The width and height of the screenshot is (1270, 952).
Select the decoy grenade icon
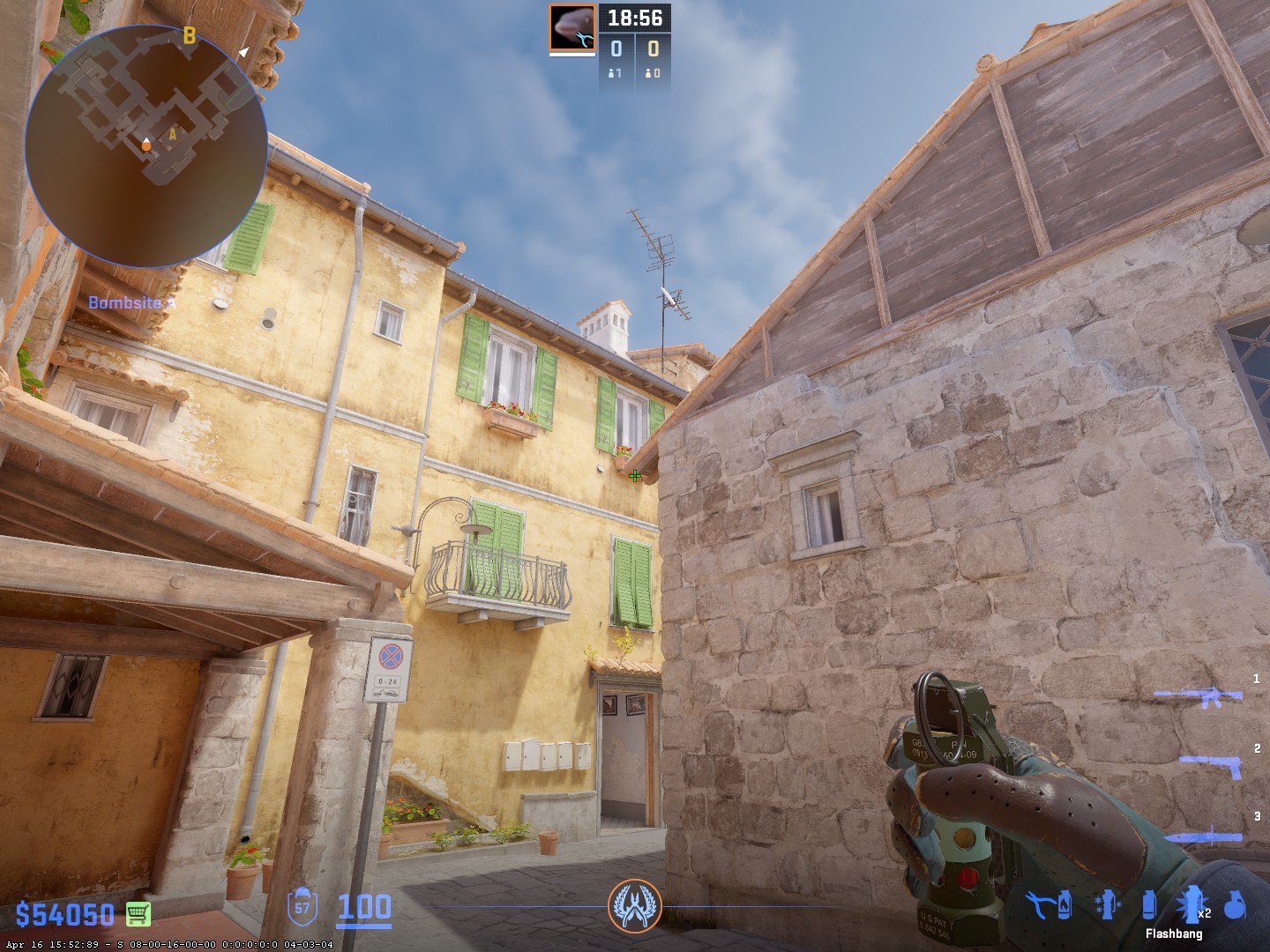pyautogui.click(x=1106, y=904)
